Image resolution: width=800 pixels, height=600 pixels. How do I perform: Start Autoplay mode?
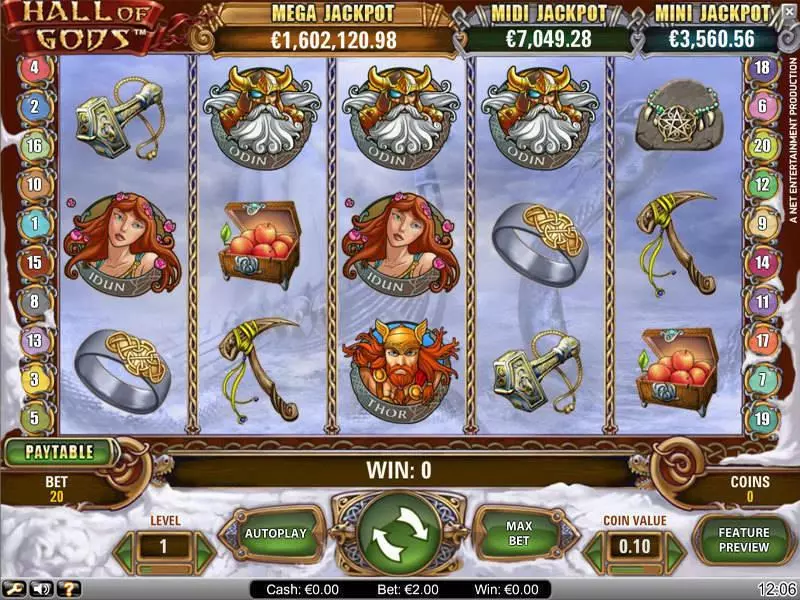276,534
